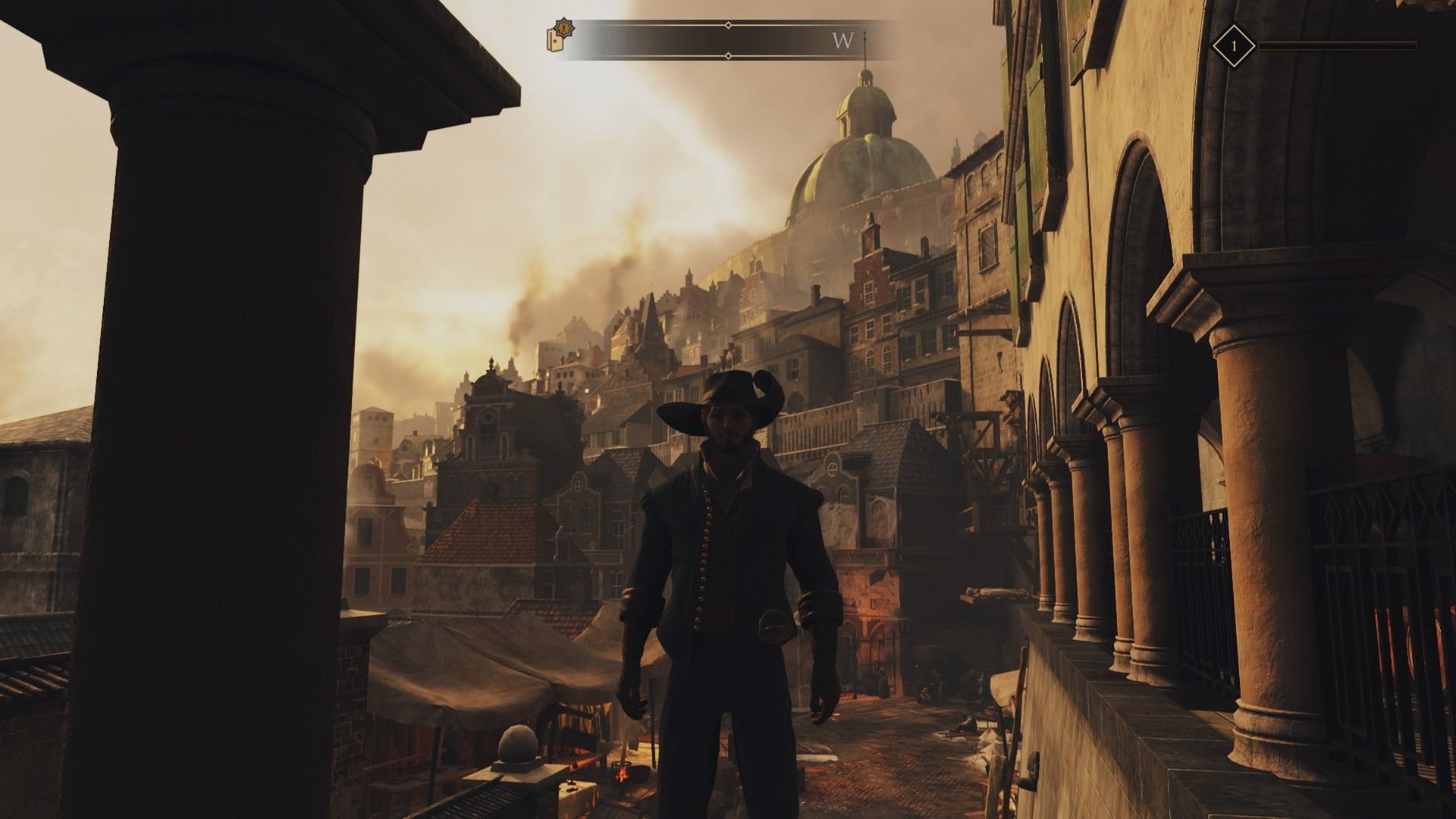Screen dimensions: 1456x819
Task: Click the level 1 diamond badge
Action: [1233, 46]
